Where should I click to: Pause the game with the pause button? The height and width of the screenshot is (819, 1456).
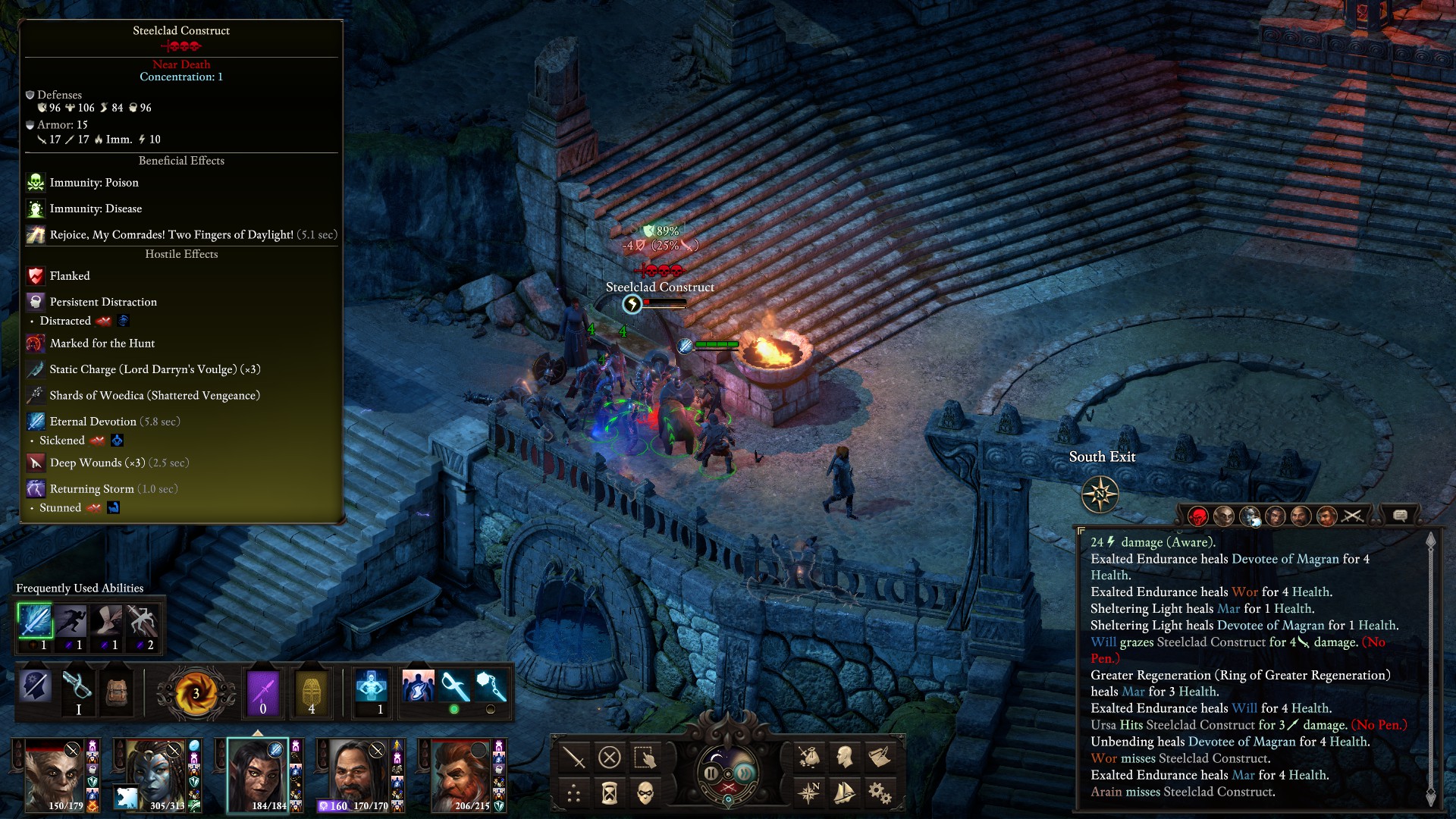(x=711, y=773)
